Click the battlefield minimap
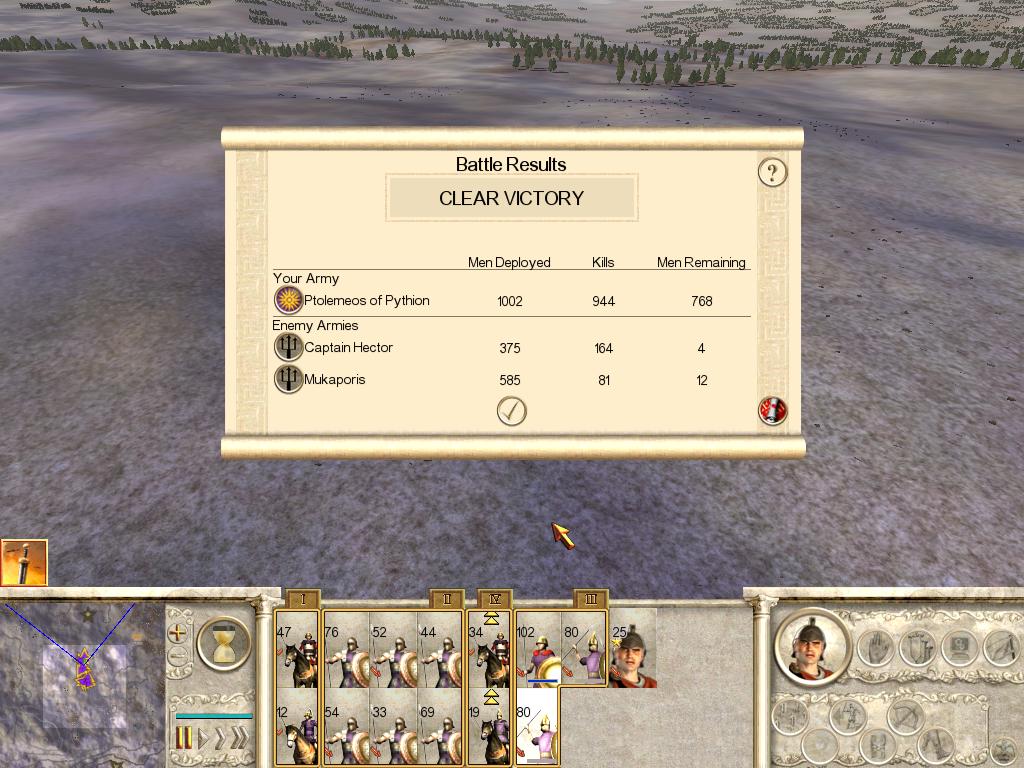Image resolution: width=1024 pixels, height=768 pixels. click(x=82, y=685)
